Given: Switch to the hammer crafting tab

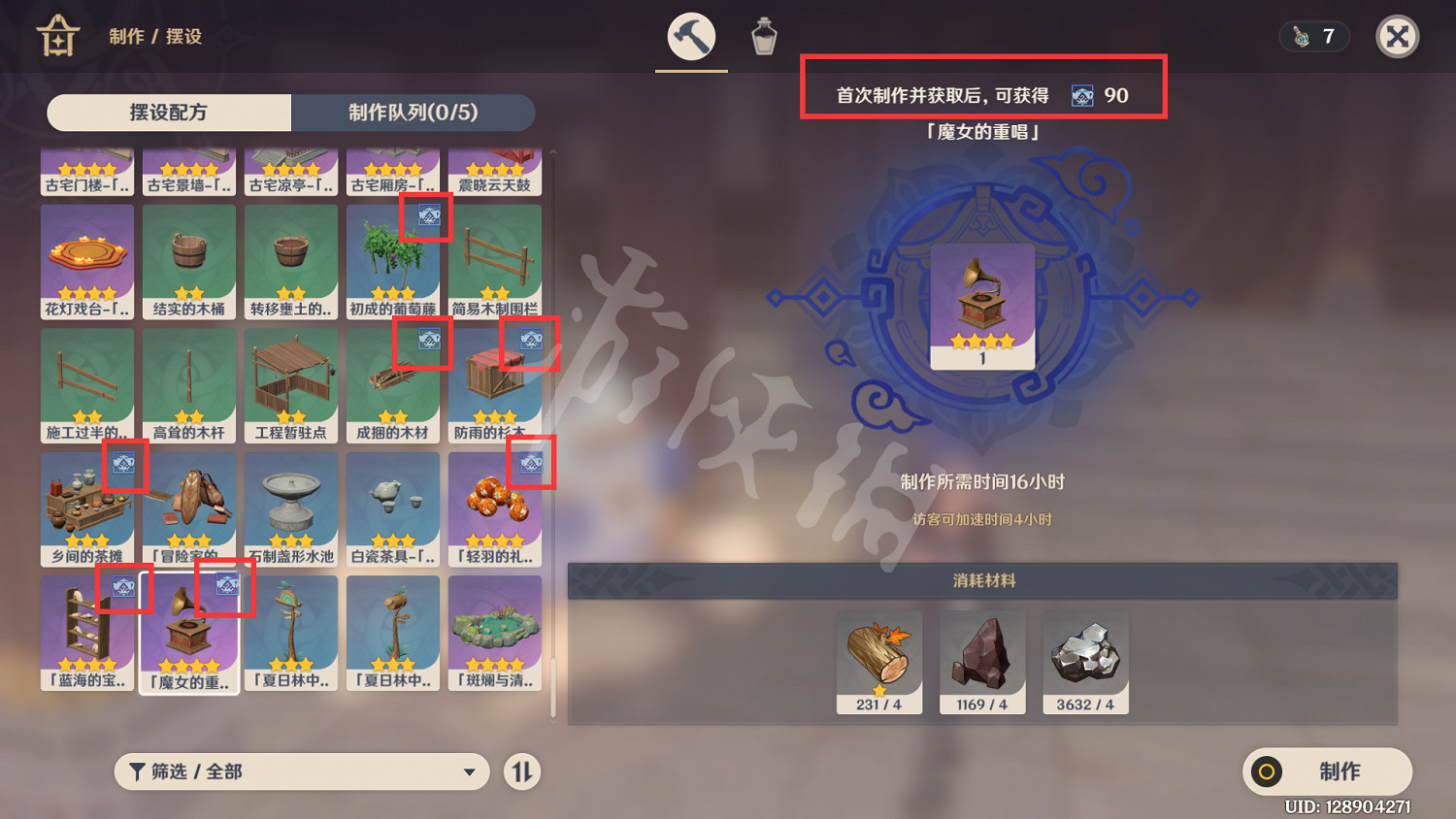Looking at the screenshot, I should click(690, 36).
